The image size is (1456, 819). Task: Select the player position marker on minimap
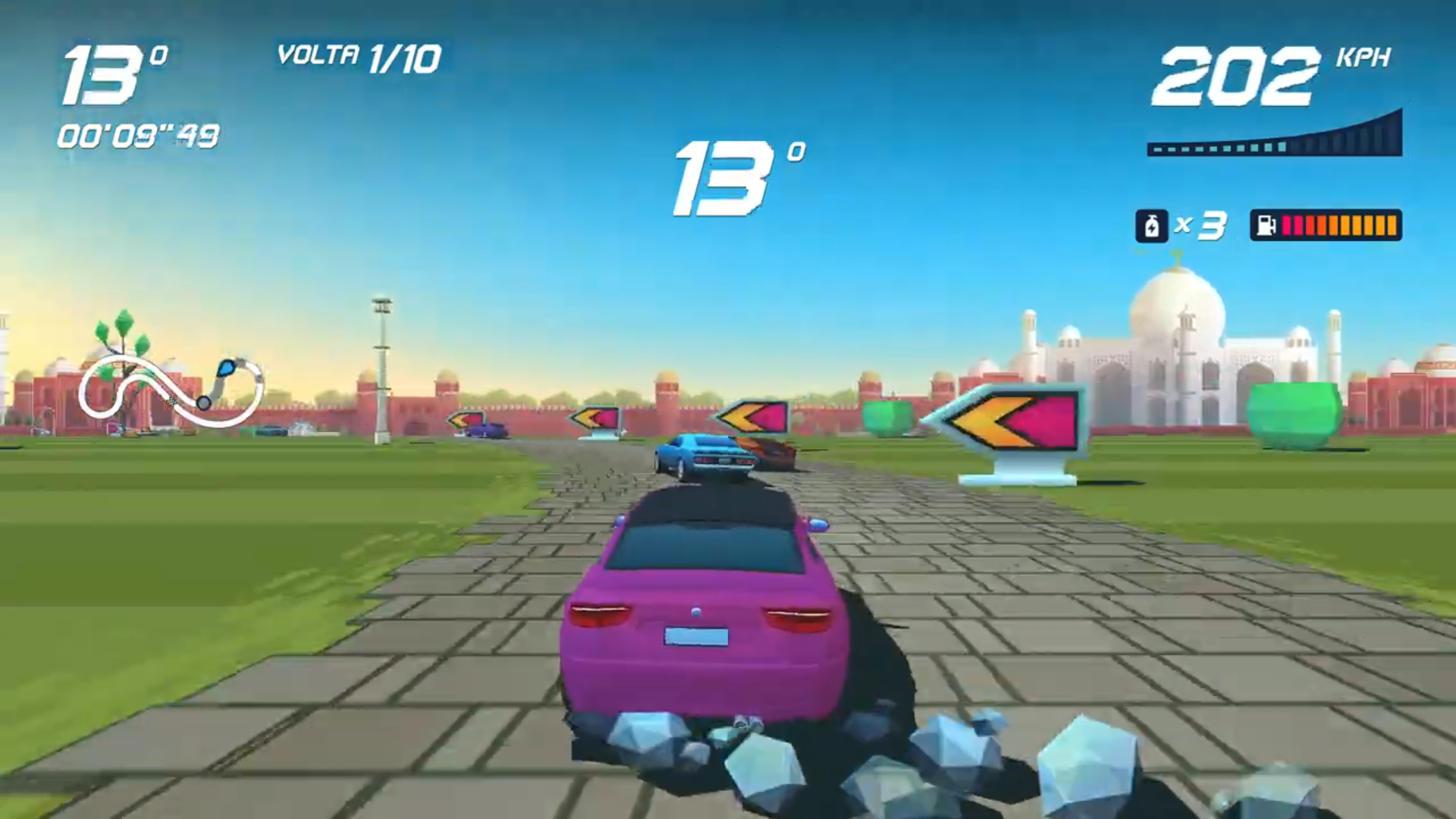225,368
